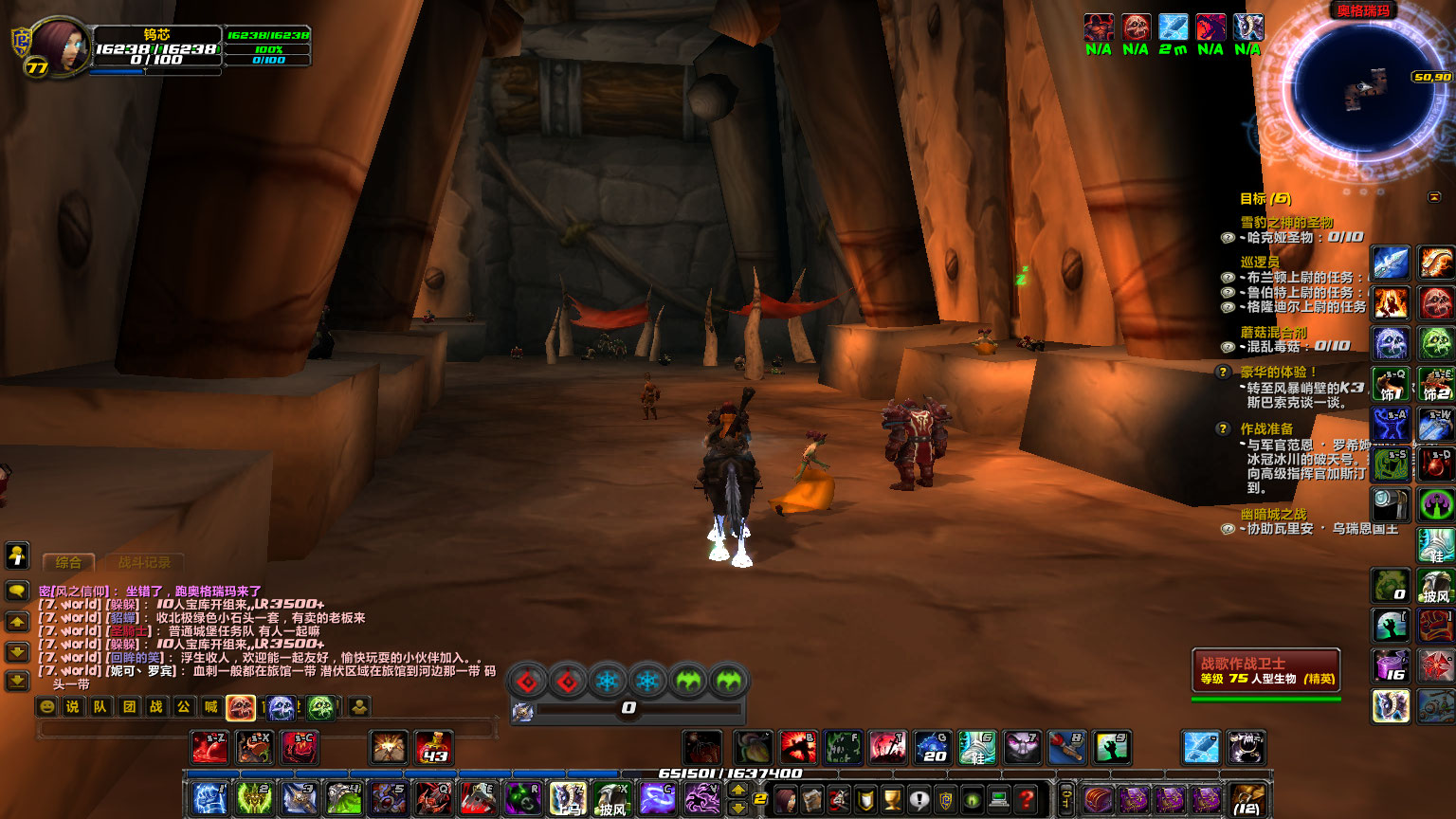Toggle the 队 party chat channel button

99,705
